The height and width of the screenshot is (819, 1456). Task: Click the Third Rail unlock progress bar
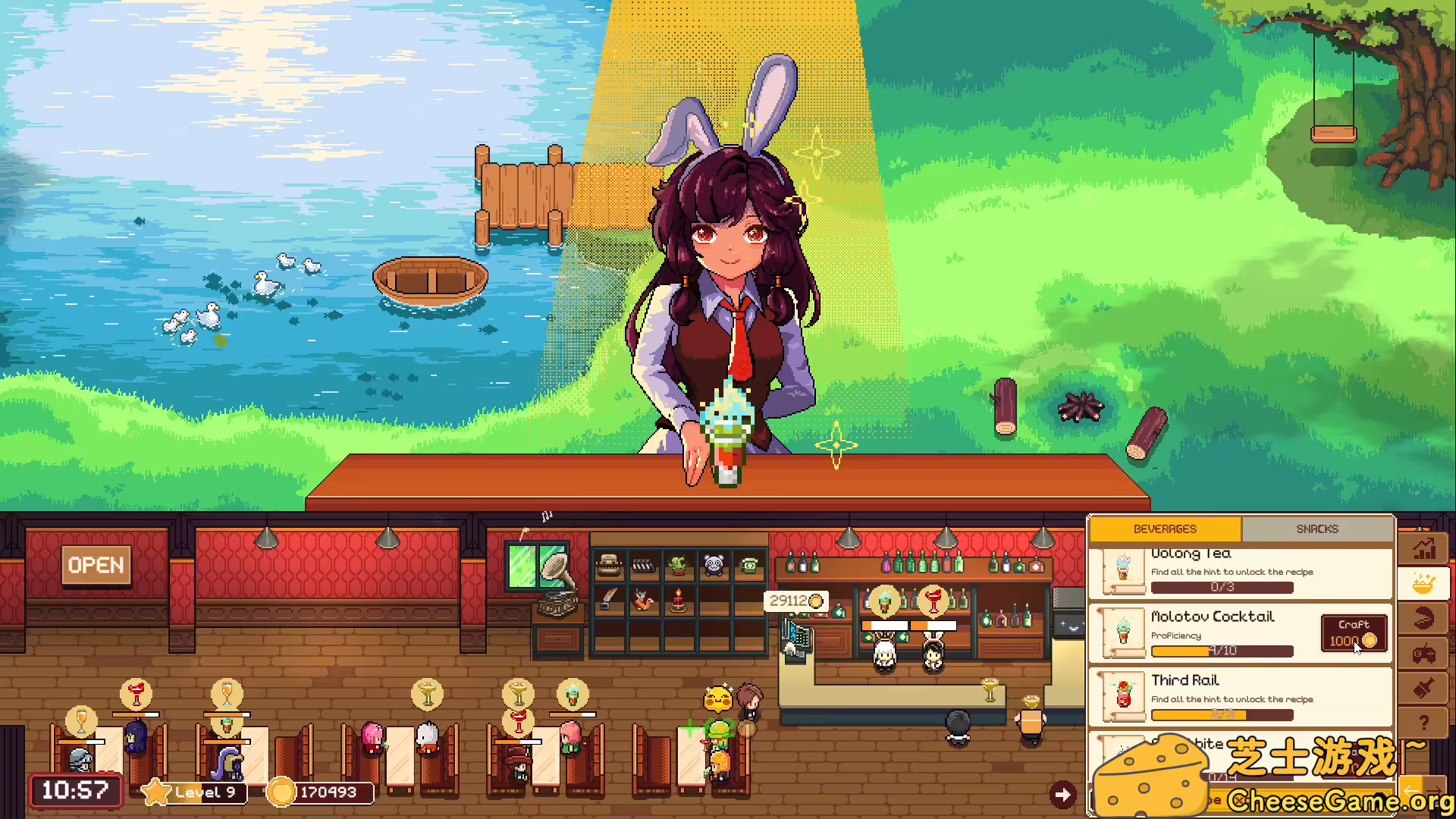click(1222, 714)
